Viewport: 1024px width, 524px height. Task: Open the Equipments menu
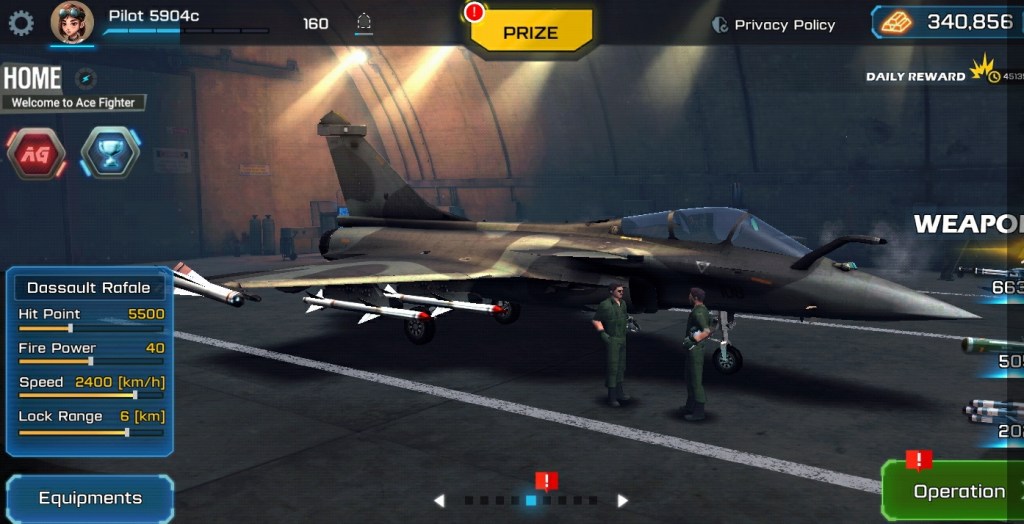[90, 498]
